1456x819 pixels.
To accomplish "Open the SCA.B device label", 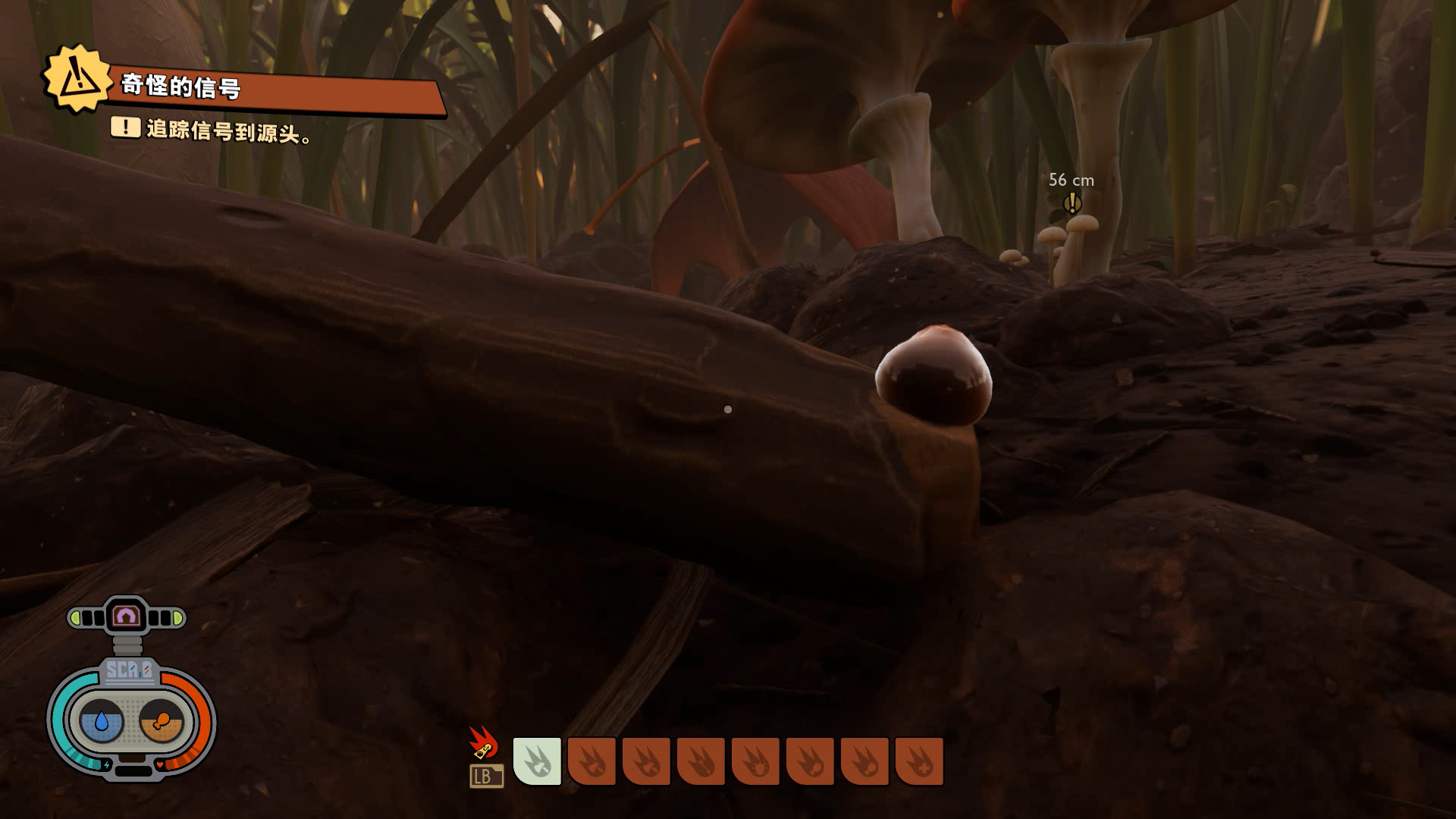I will point(129,670).
